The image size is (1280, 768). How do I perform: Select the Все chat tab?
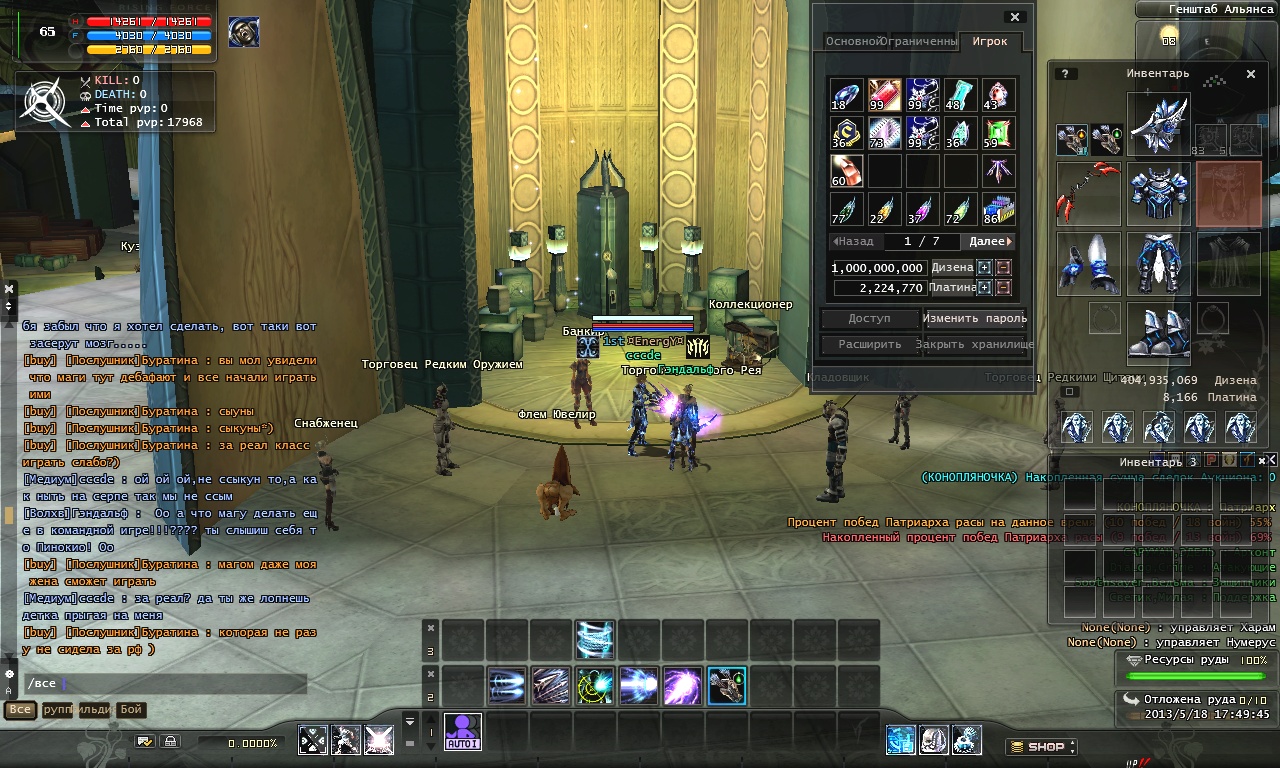(x=19, y=710)
